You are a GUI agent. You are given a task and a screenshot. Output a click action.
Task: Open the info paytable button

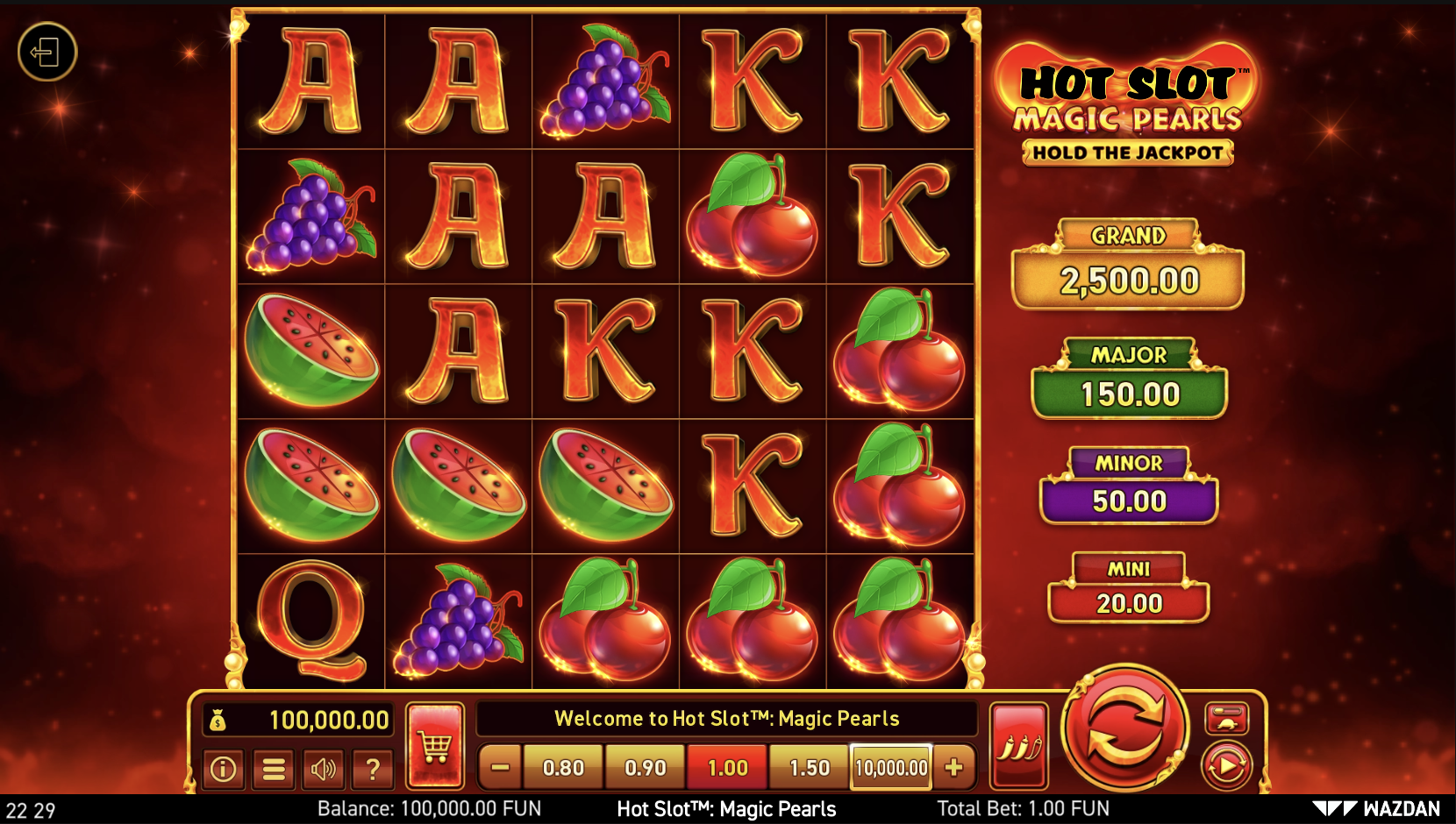223,769
